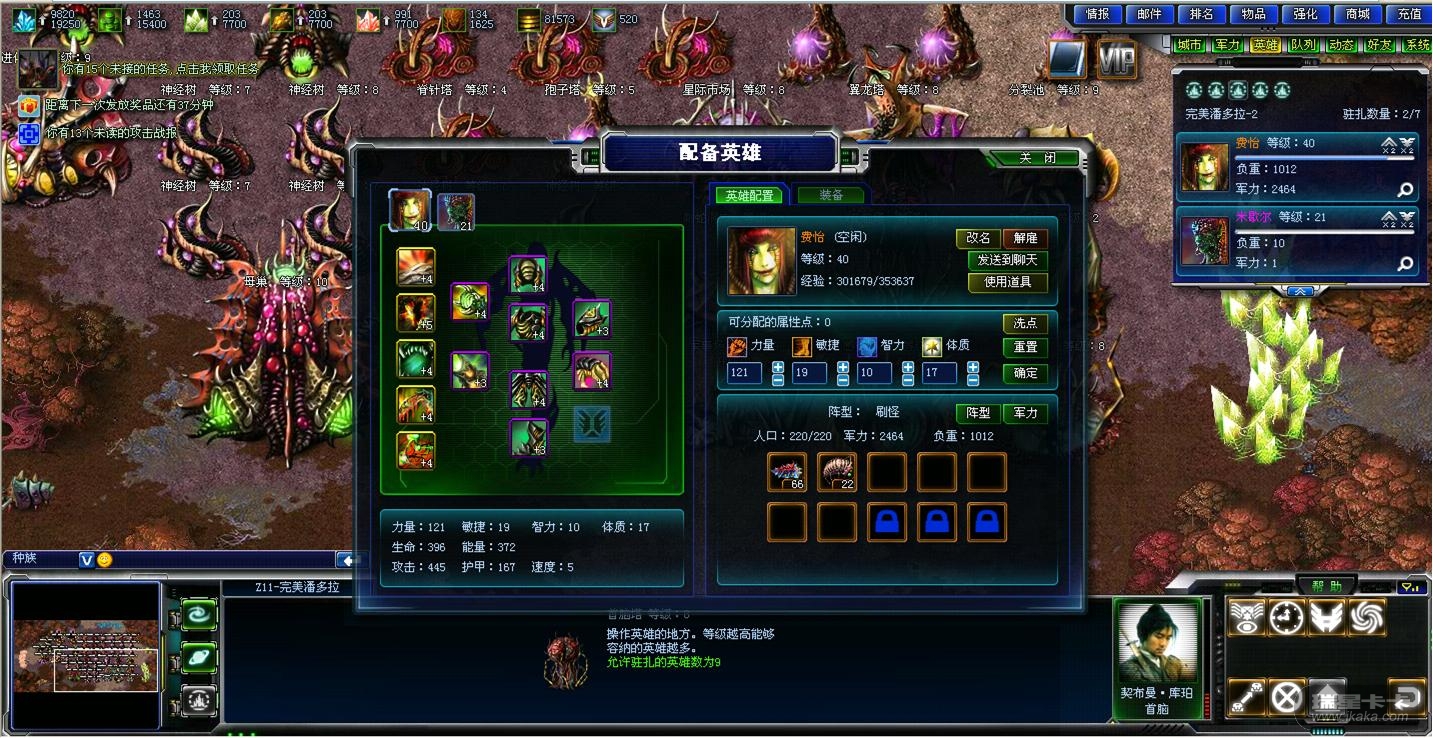Click the VIP badge icon
Viewport: 1433px width, 738px height.
click(1116, 61)
